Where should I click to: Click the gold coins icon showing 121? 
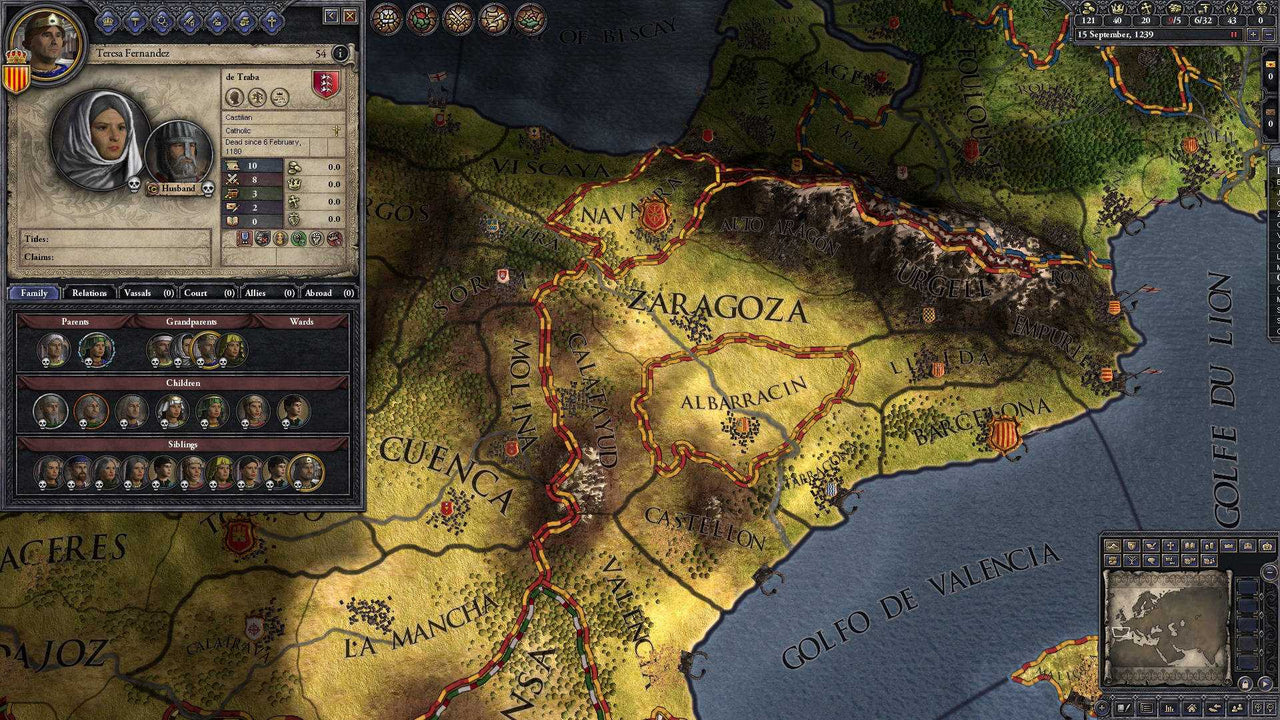[x=1088, y=10]
